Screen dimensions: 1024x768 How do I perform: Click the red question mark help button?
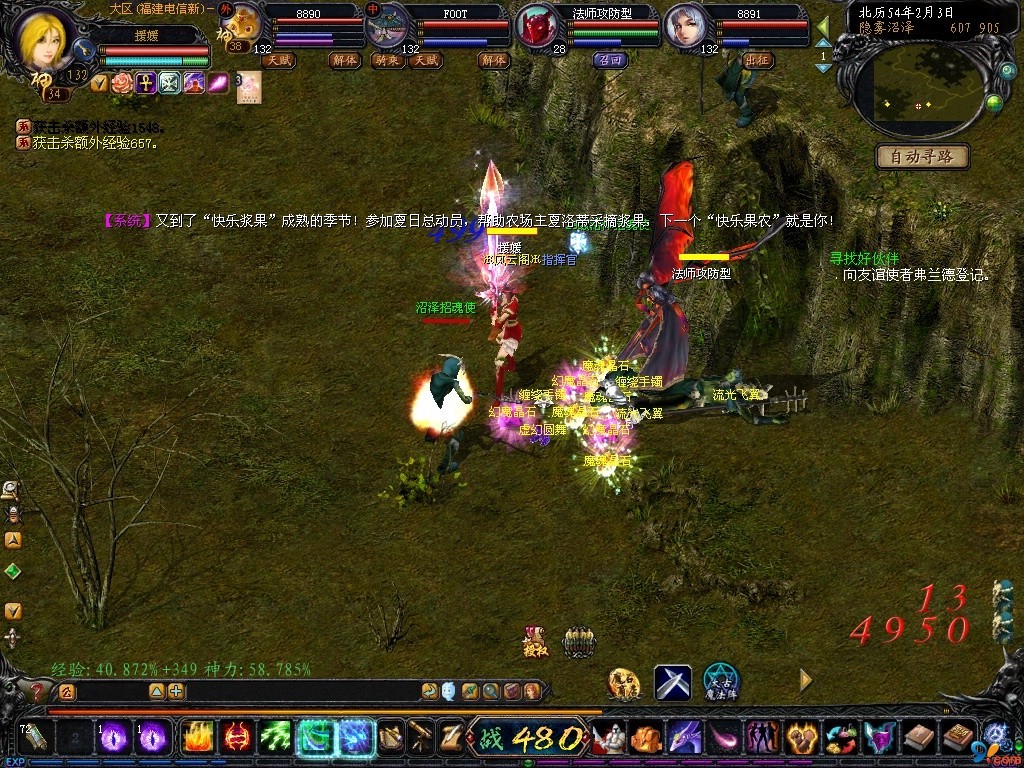point(39,691)
